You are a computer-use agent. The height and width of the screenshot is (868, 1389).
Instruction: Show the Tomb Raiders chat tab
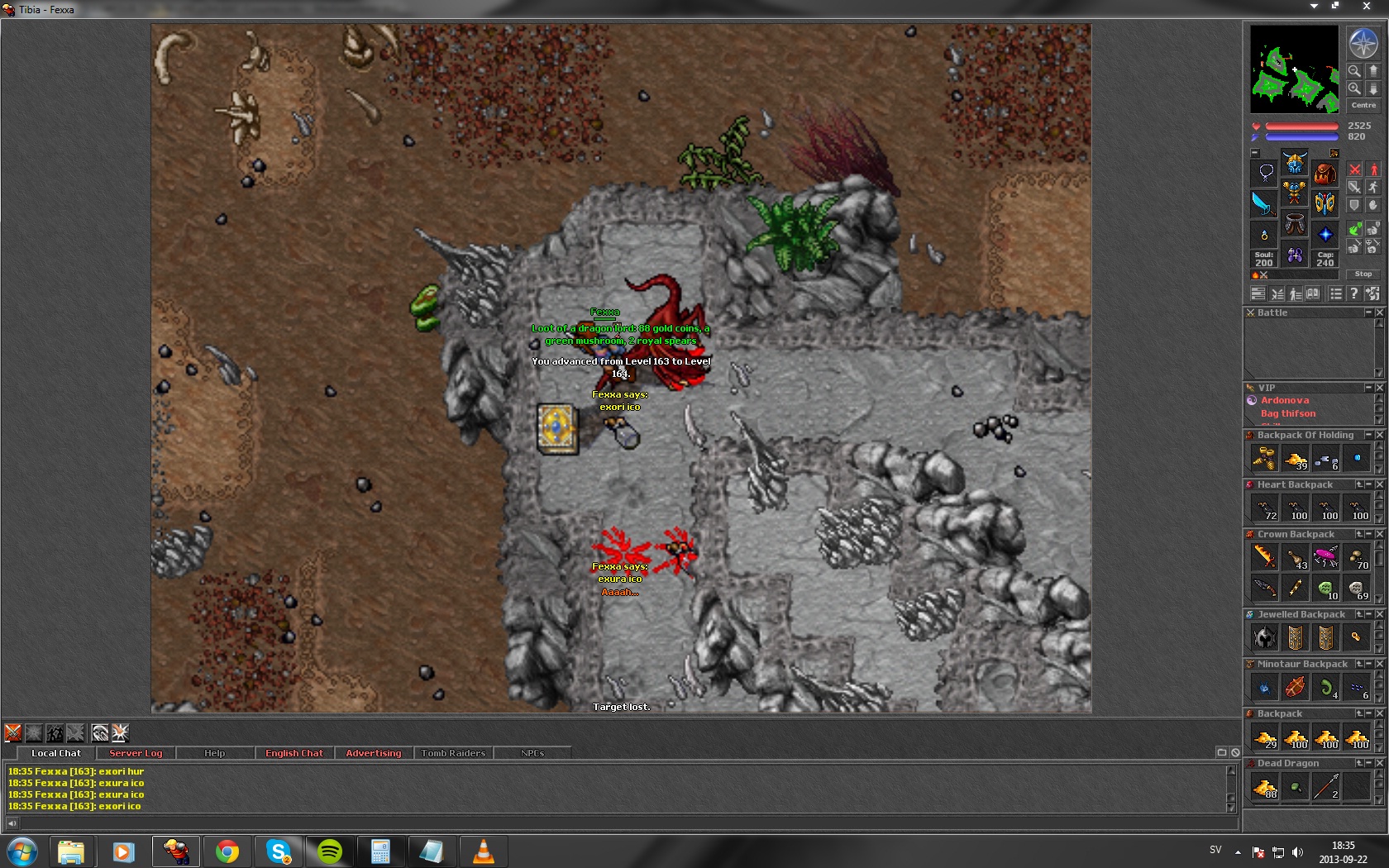[453, 753]
